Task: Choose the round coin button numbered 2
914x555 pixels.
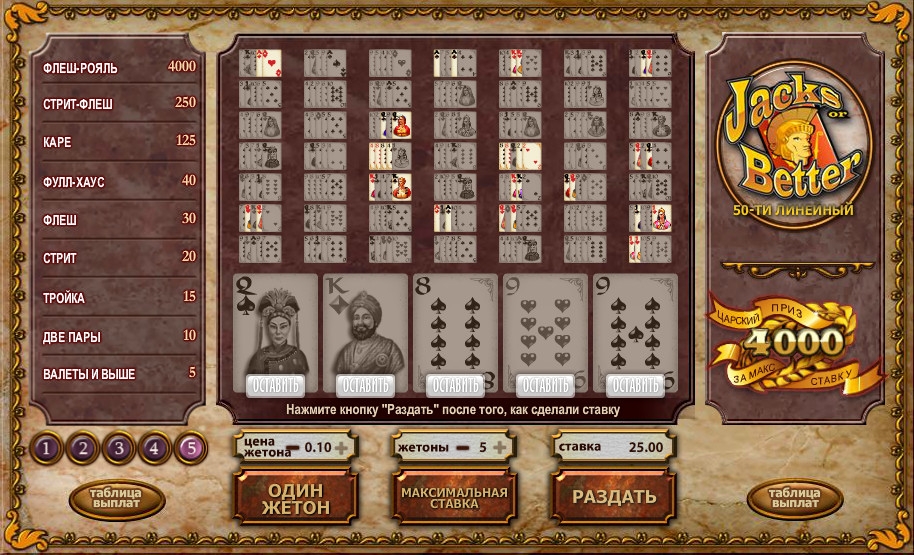Action: coord(82,448)
